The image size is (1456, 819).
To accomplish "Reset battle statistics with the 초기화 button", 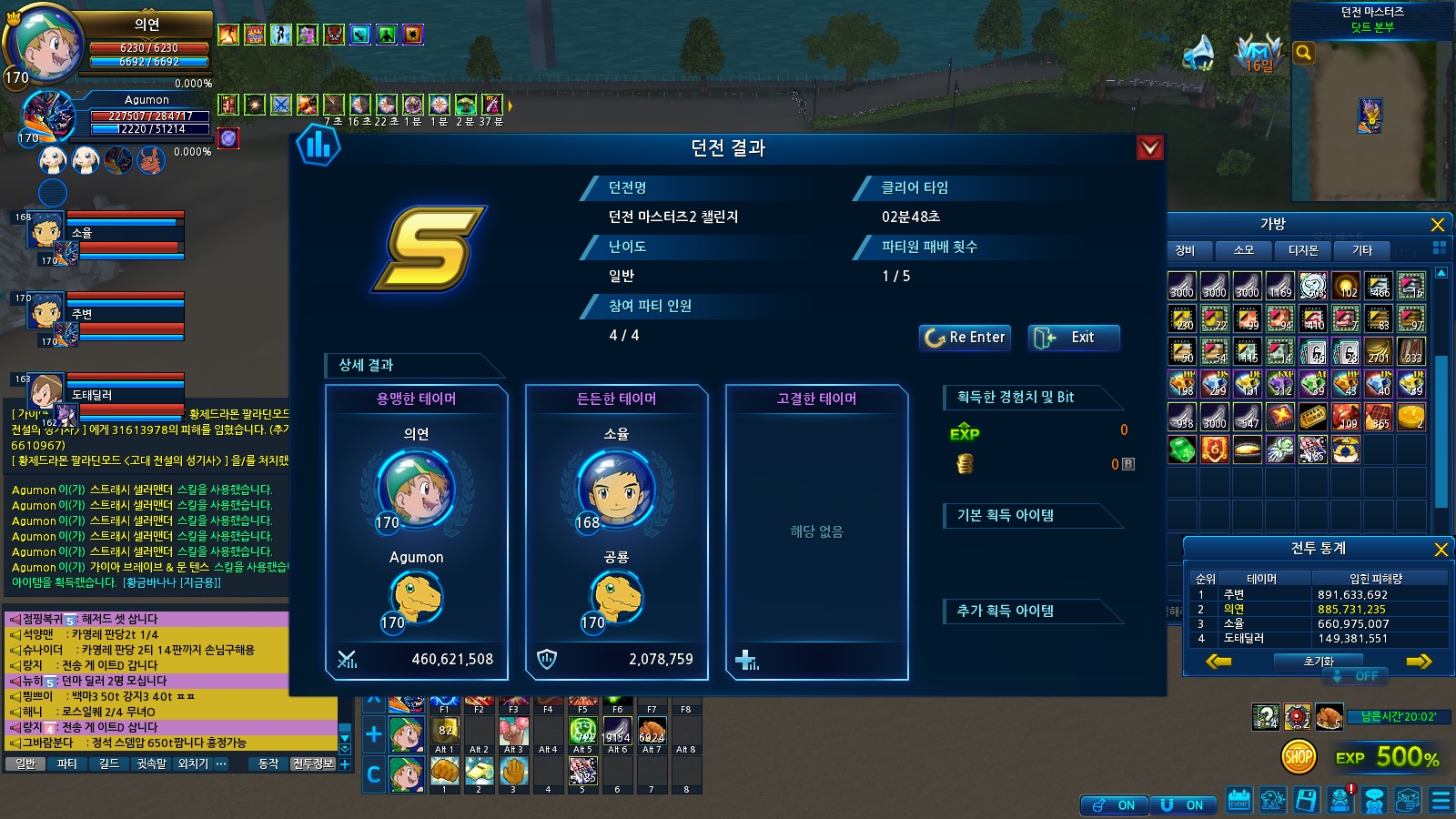I will pos(1318,662).
